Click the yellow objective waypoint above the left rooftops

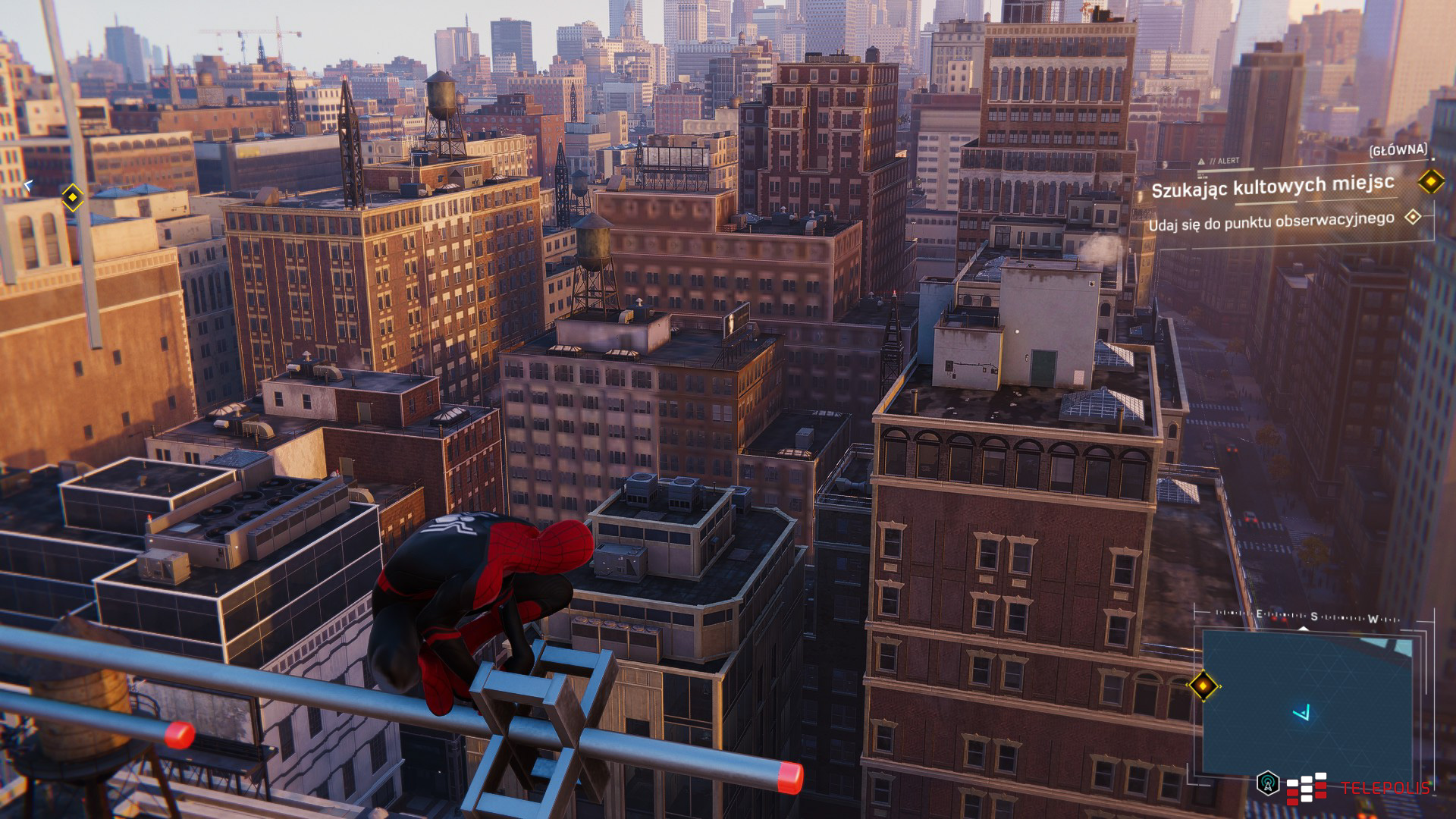pyautogui.click(x=72, y=197)
